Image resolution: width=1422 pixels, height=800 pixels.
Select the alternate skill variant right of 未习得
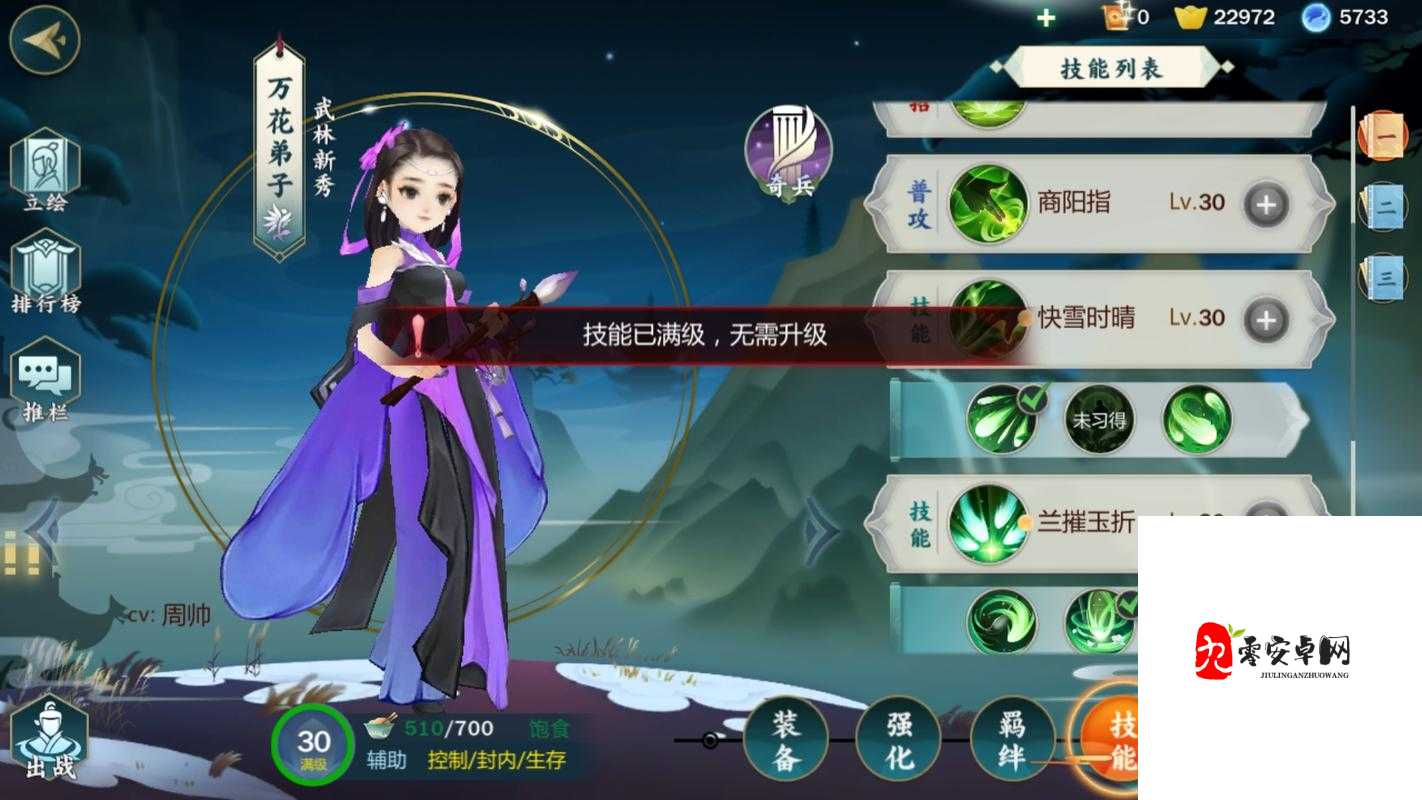point(1195,420)
